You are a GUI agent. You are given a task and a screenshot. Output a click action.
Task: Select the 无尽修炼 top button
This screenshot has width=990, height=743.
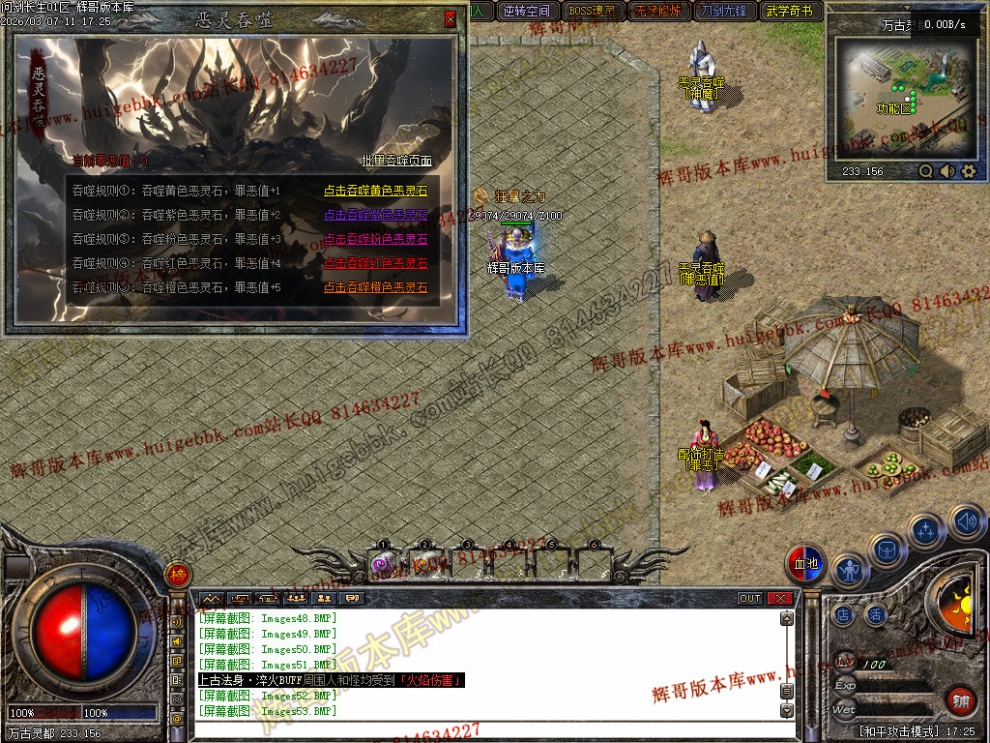[x=657, y=11]
